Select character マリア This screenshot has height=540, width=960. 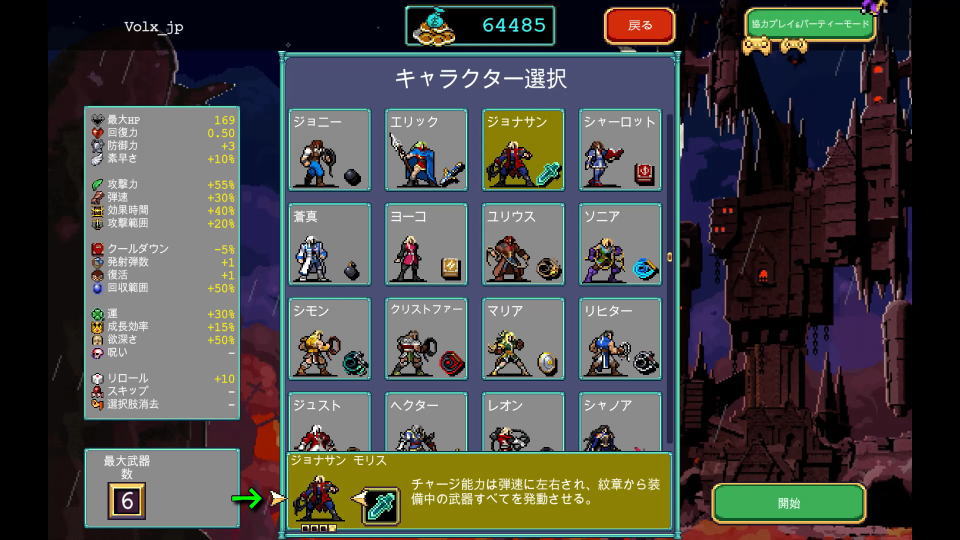523,339
